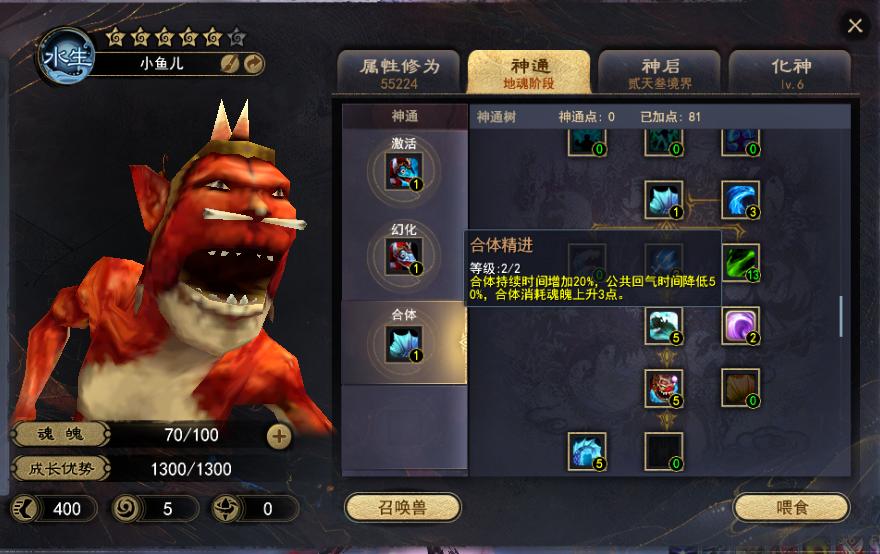880x554 pixels.
Task: Open the 属性修为 tab
Action: tap(398, 73)
